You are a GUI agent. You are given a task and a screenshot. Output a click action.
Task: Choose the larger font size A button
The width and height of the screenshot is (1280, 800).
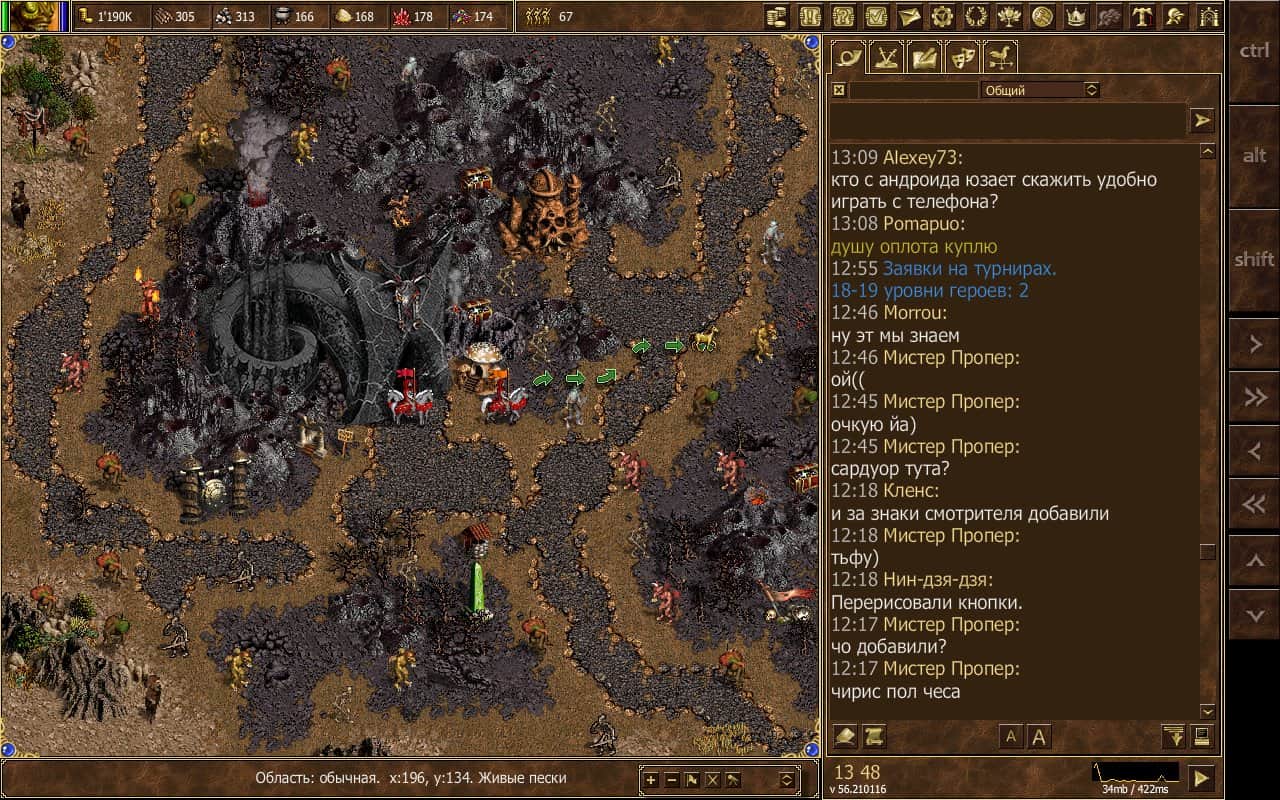click(1039, 737)
